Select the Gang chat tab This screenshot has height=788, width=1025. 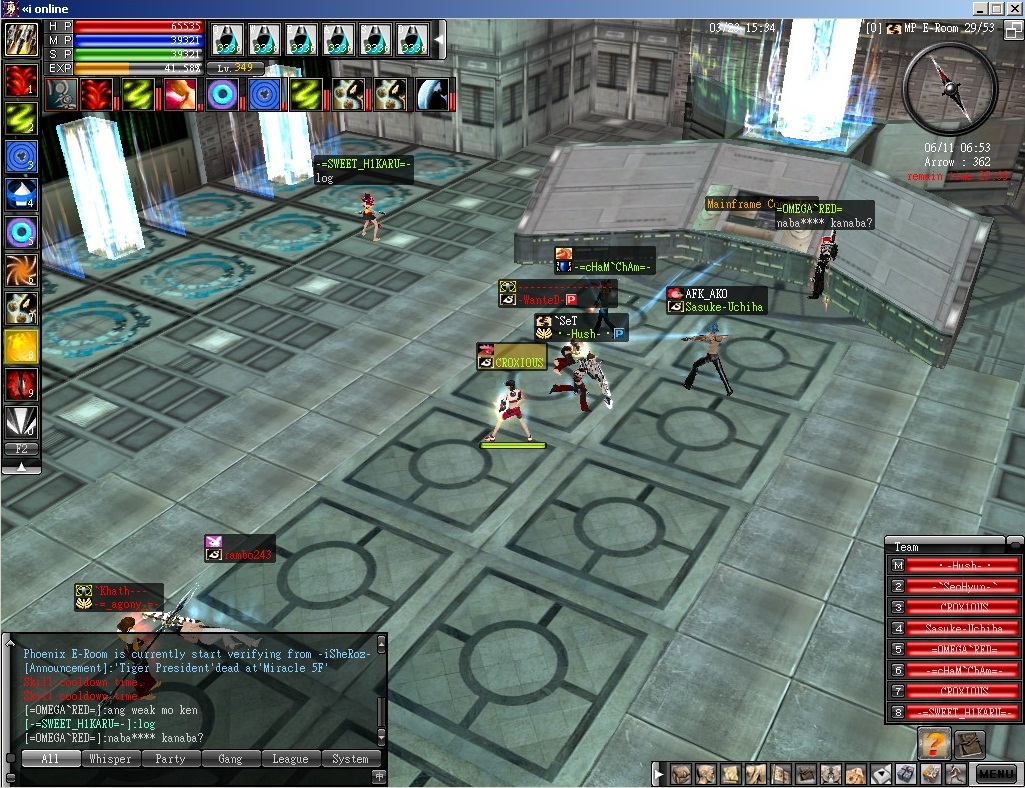[230, 759]
